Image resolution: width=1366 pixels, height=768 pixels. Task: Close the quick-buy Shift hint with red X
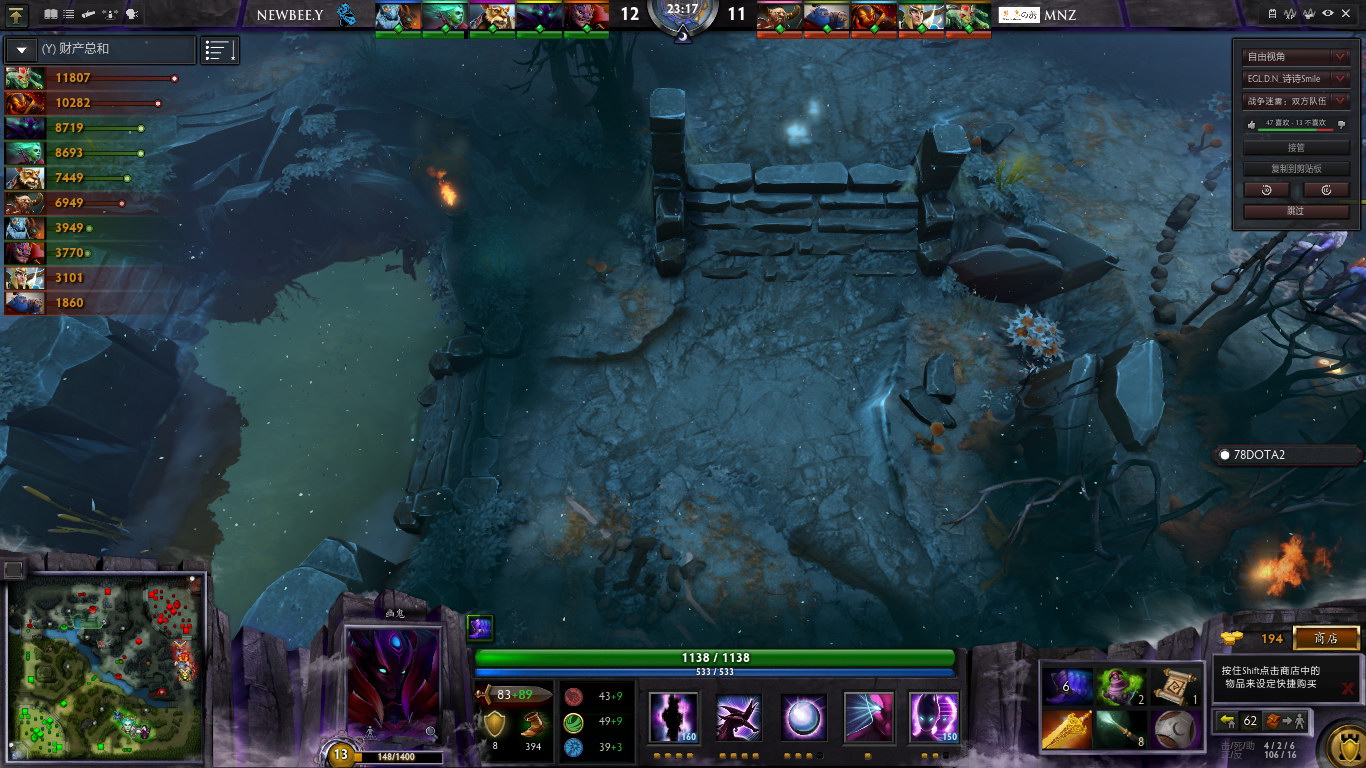(x=1348, y=688)
